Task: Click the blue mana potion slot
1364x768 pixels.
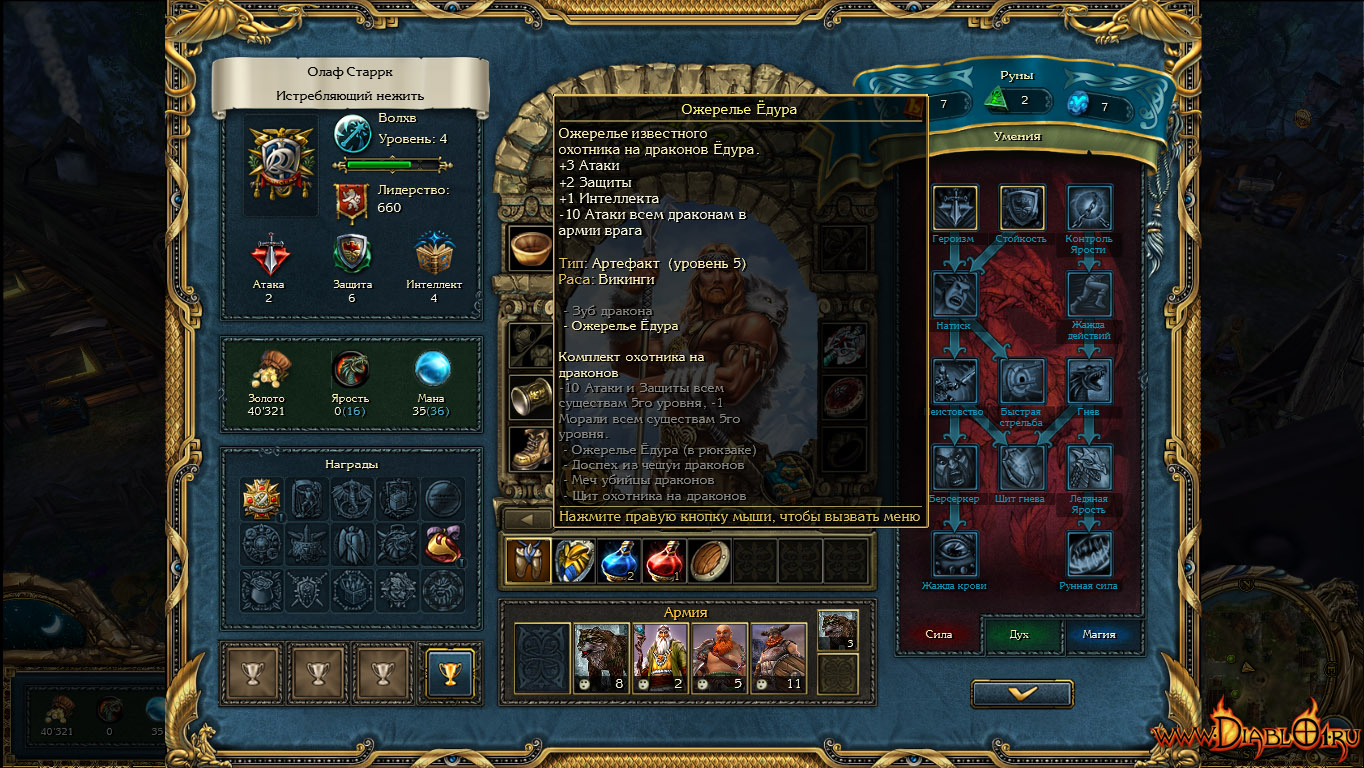Action: [x=621, y=561]
